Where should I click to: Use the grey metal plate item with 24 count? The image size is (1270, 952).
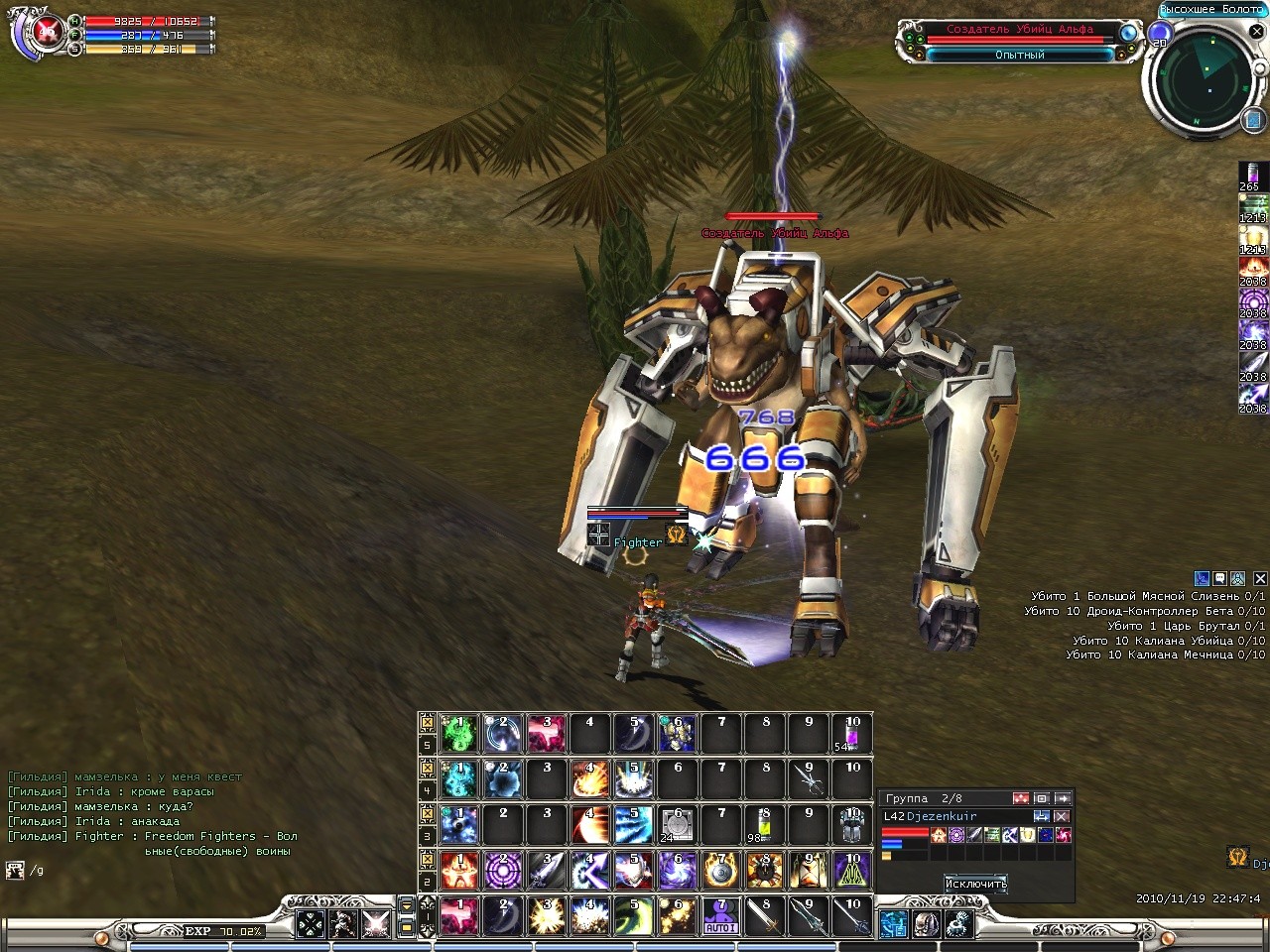[678, 825]
